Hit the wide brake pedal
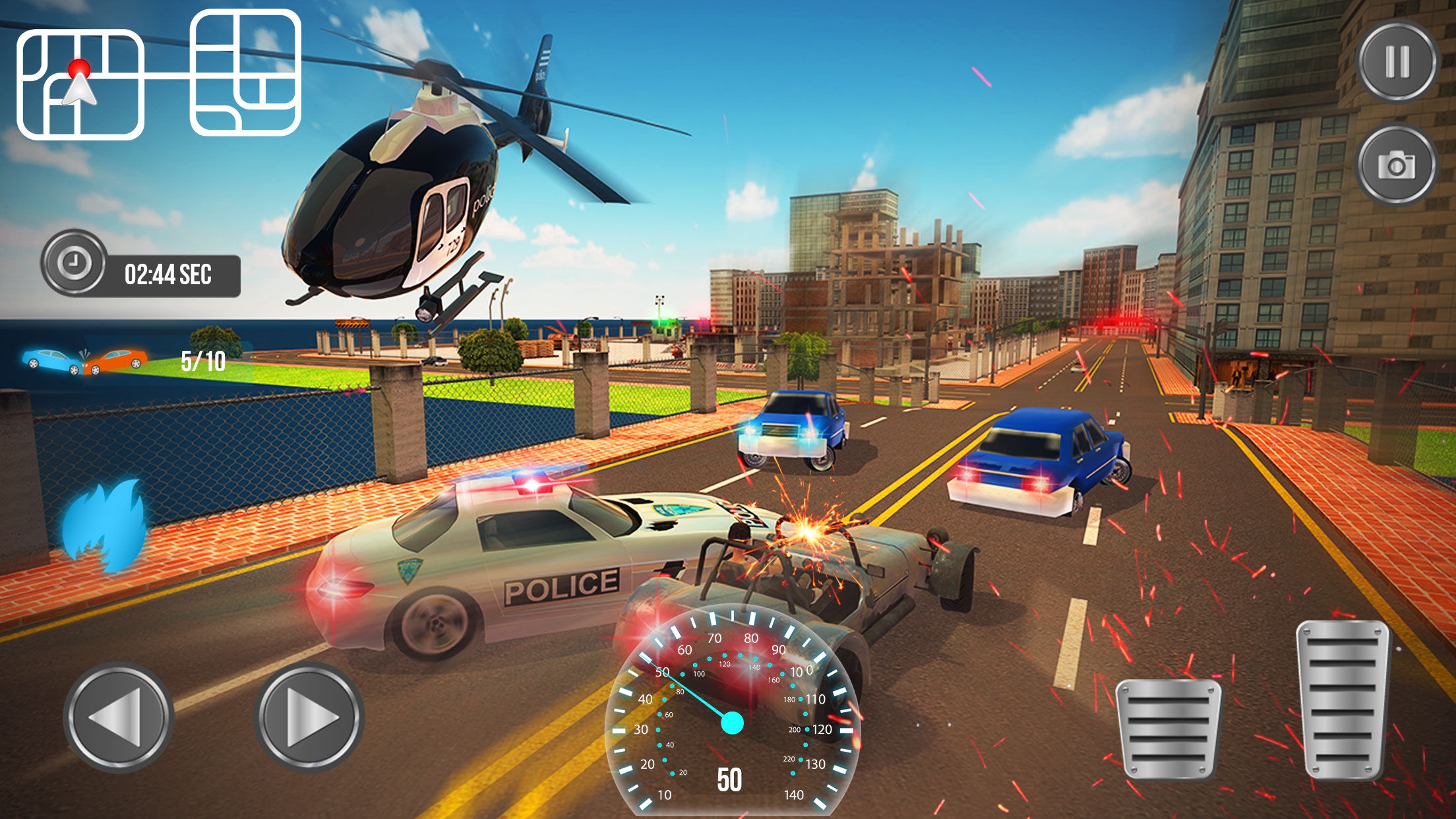The height and width of the screenshot is (819, 1456). pyautogui.click(x=1168, y=729)
